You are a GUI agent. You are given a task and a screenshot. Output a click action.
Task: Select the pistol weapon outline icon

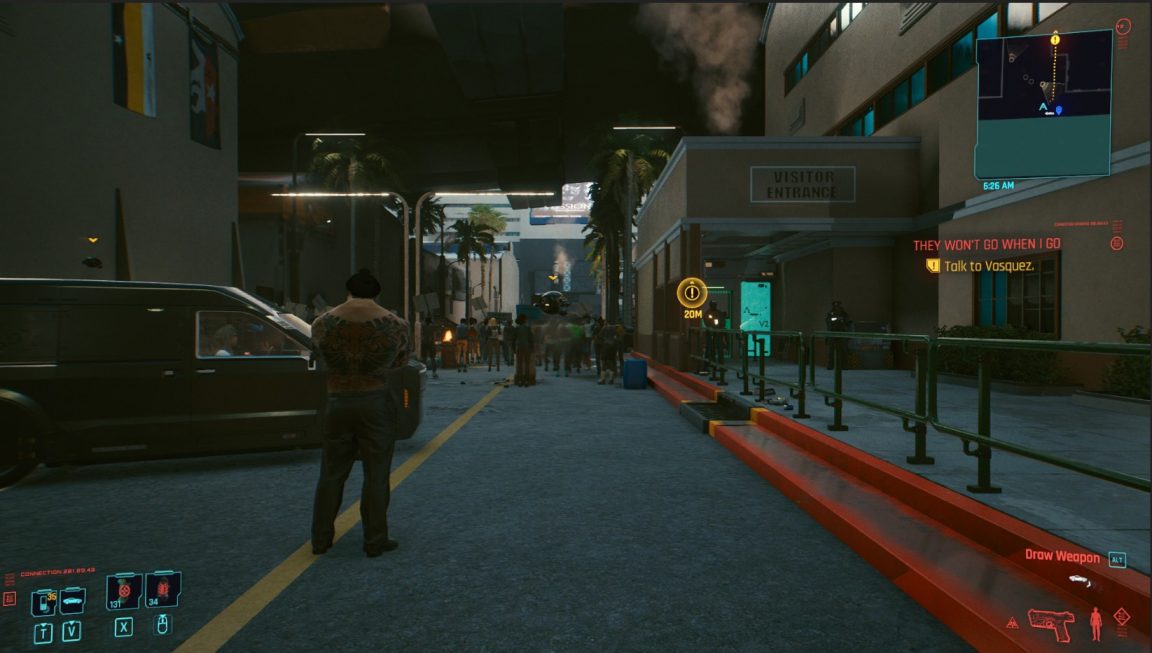coord(1050,623)
